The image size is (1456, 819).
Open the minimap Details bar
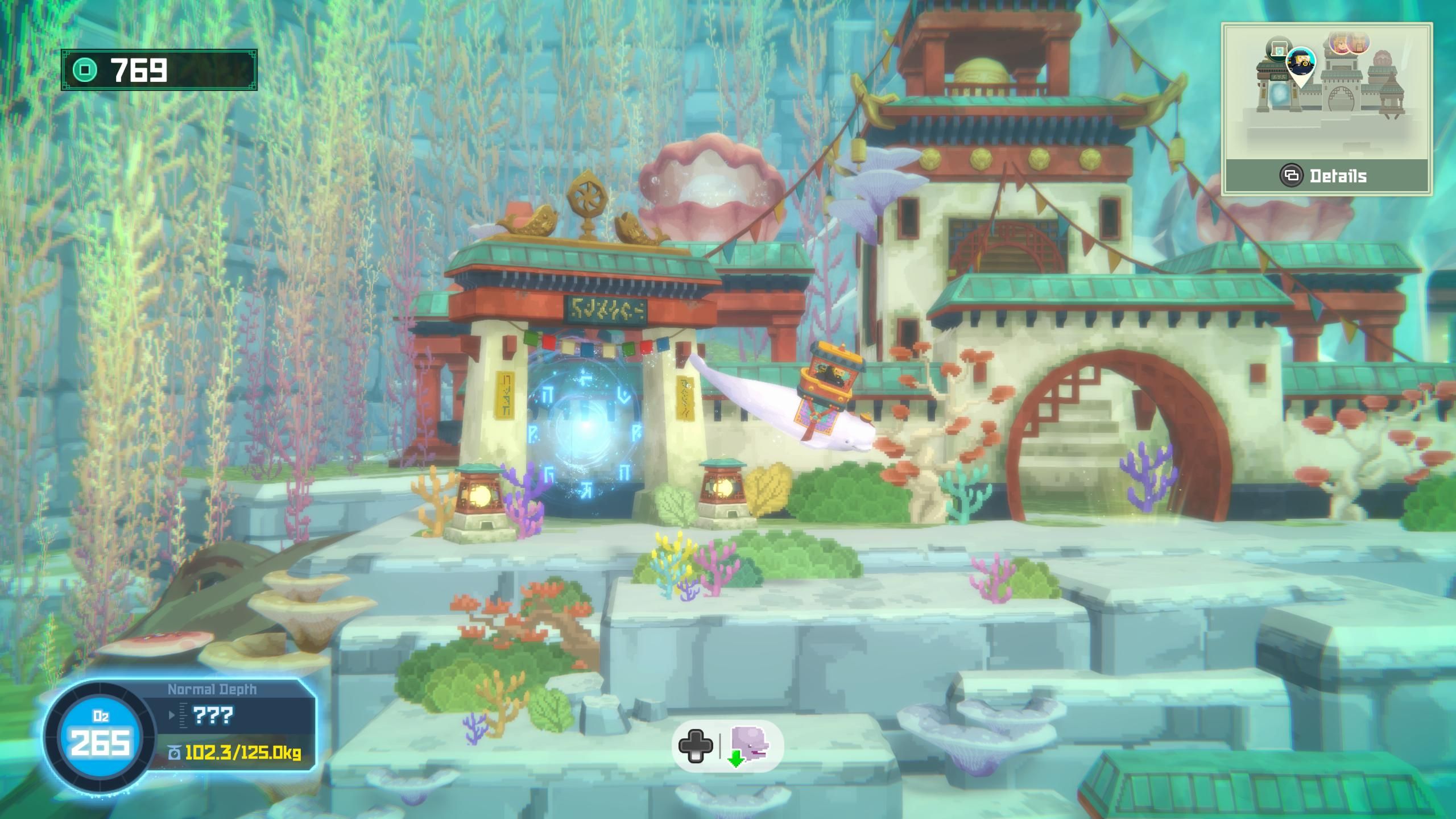tap(1326, 176)
